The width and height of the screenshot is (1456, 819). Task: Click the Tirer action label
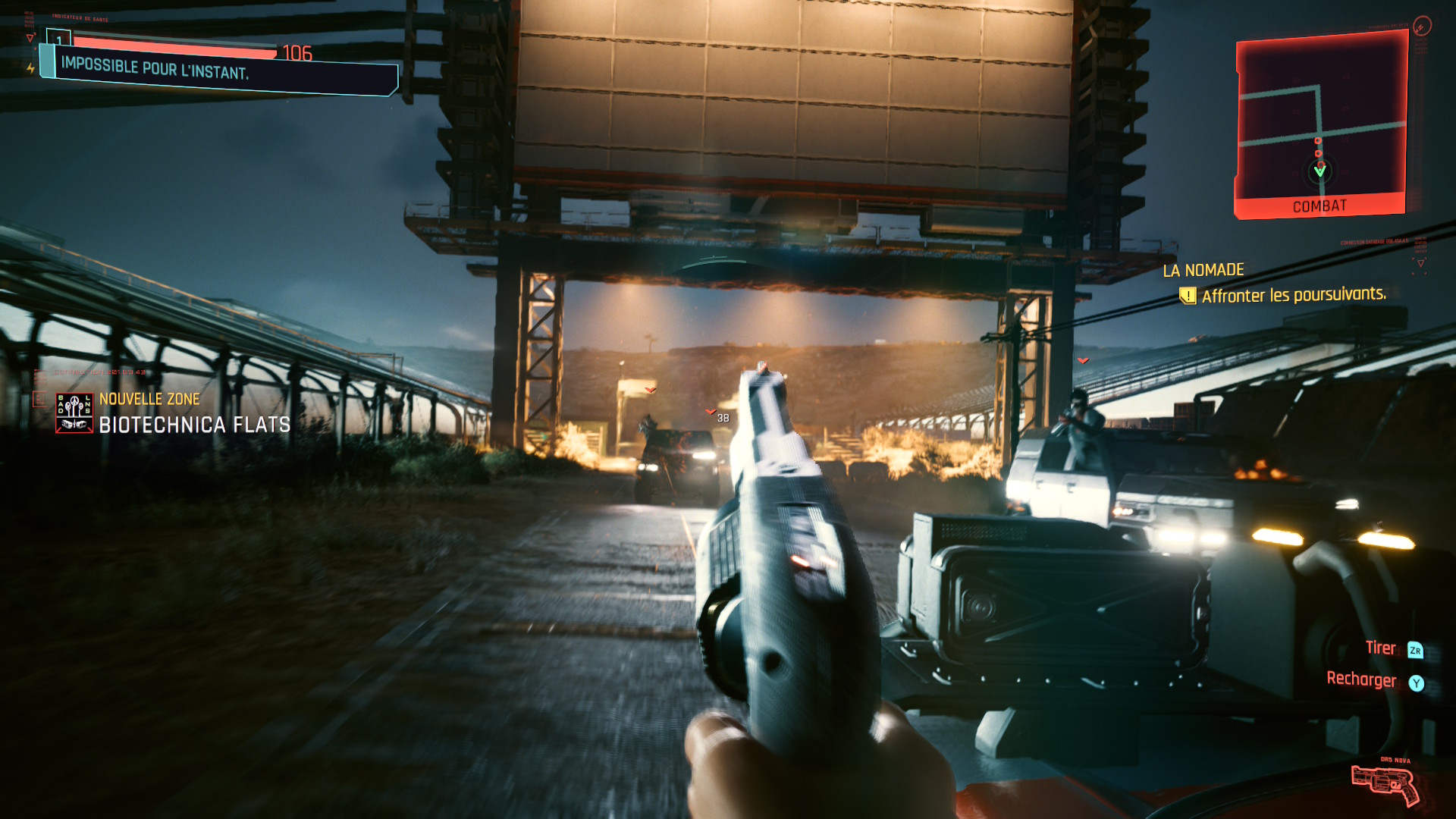(1382, 648)
